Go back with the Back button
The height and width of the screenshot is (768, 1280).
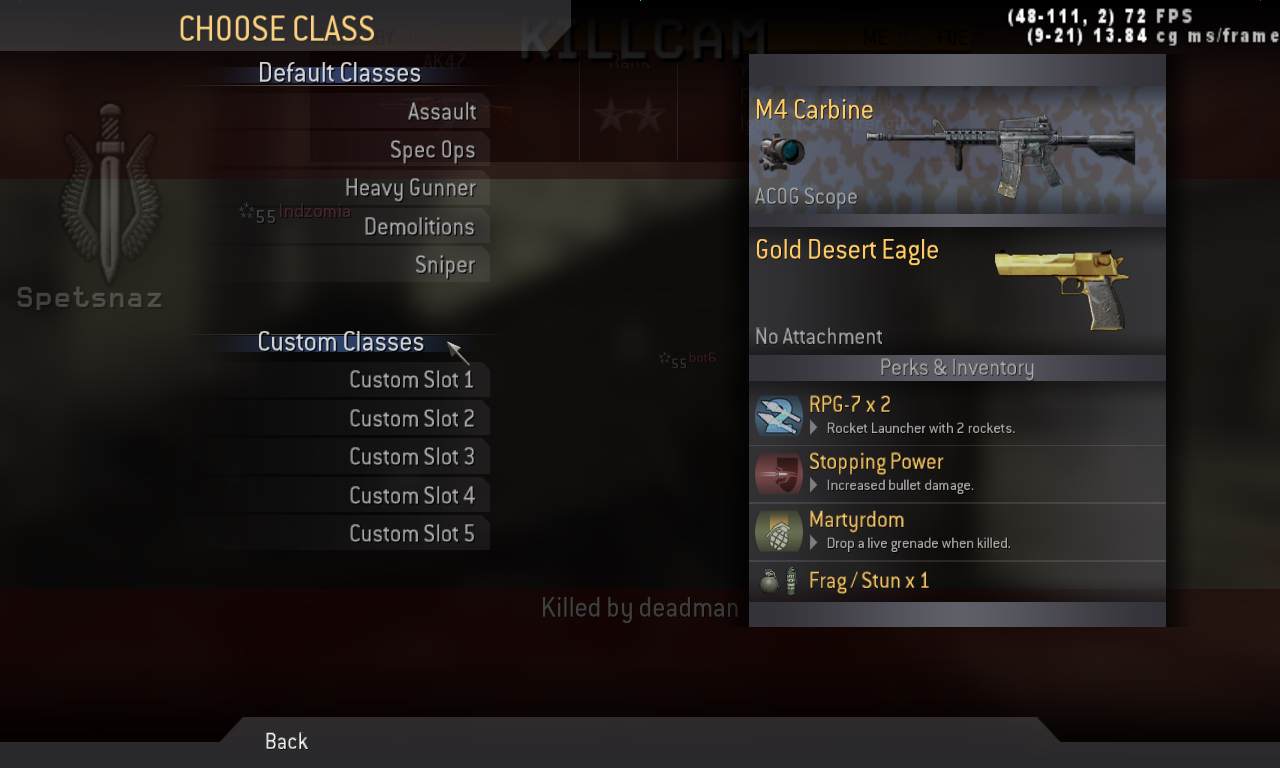coord(286,741)
